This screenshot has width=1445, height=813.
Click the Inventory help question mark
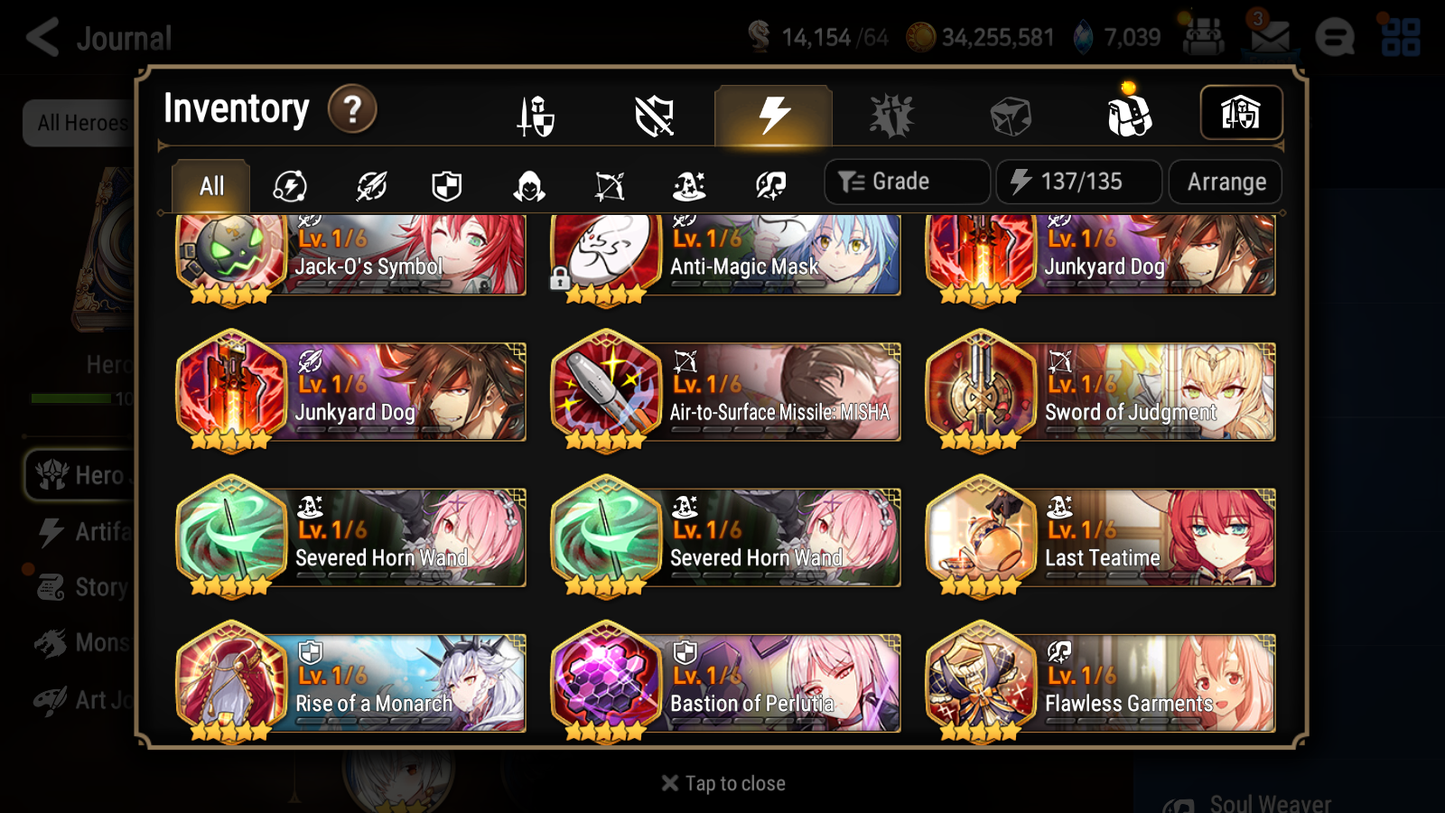click(352, 110)
